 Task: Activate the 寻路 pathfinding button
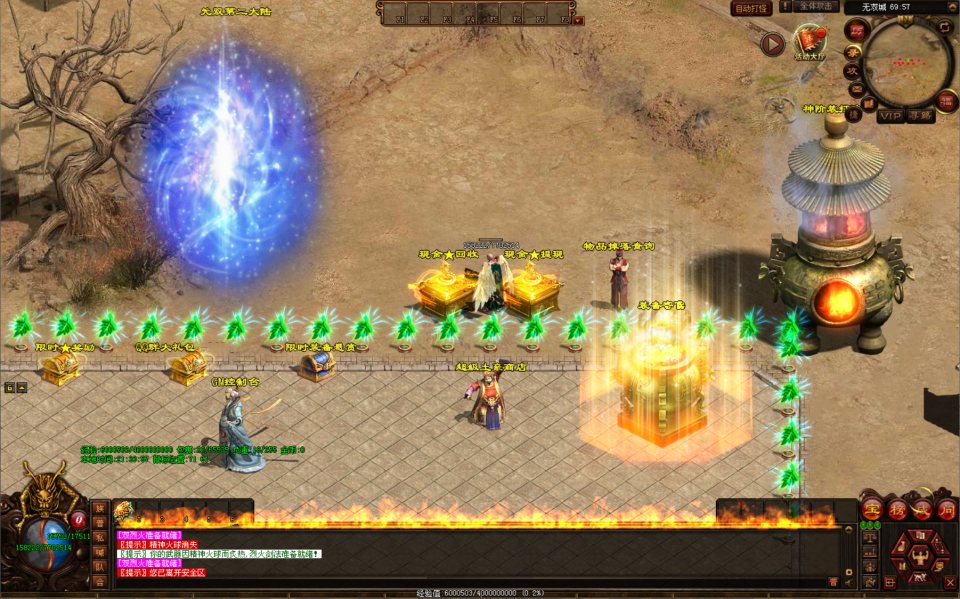tap(920, 116)
